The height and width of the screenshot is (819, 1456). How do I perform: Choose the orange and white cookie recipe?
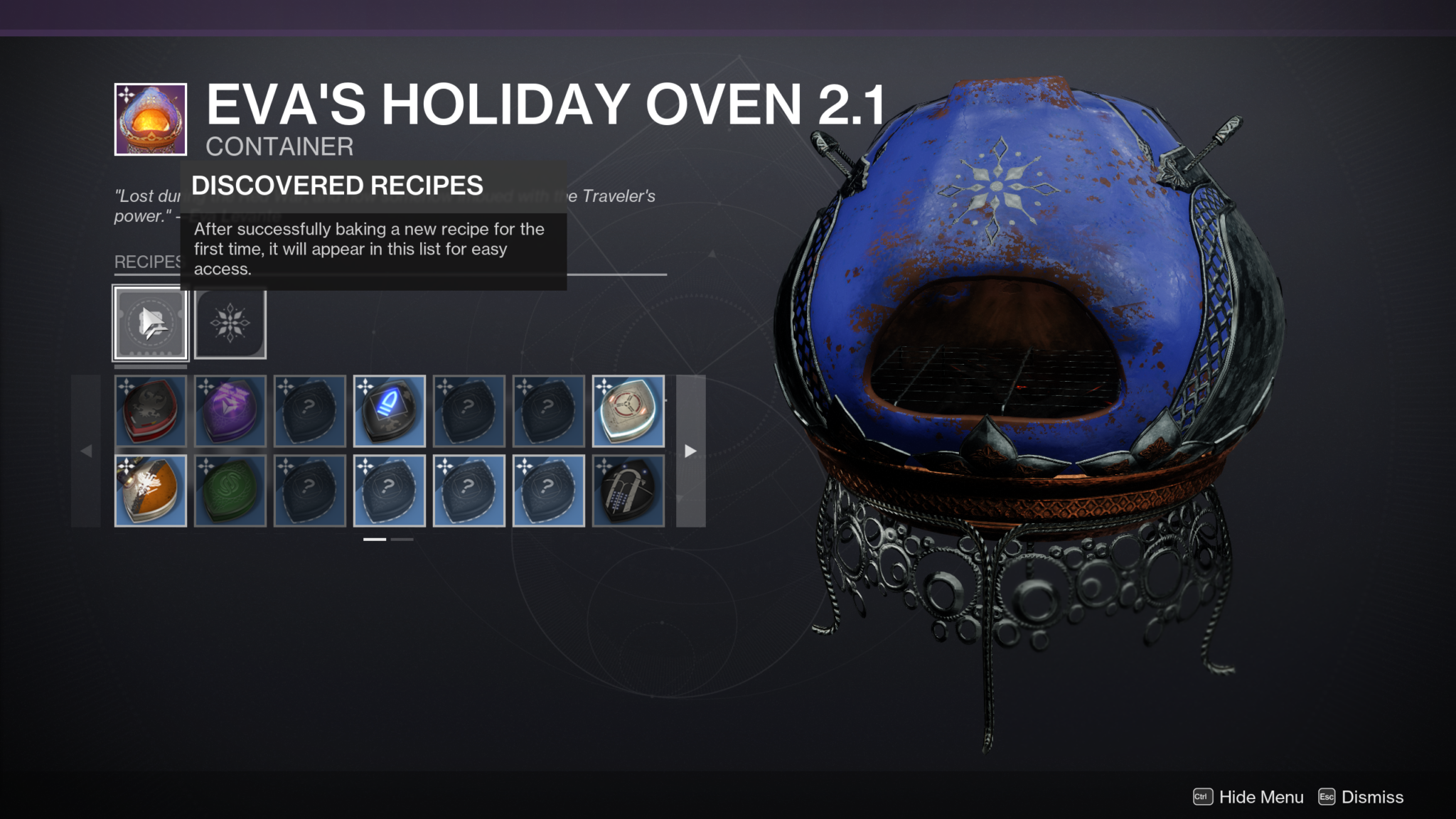[151, 491]
